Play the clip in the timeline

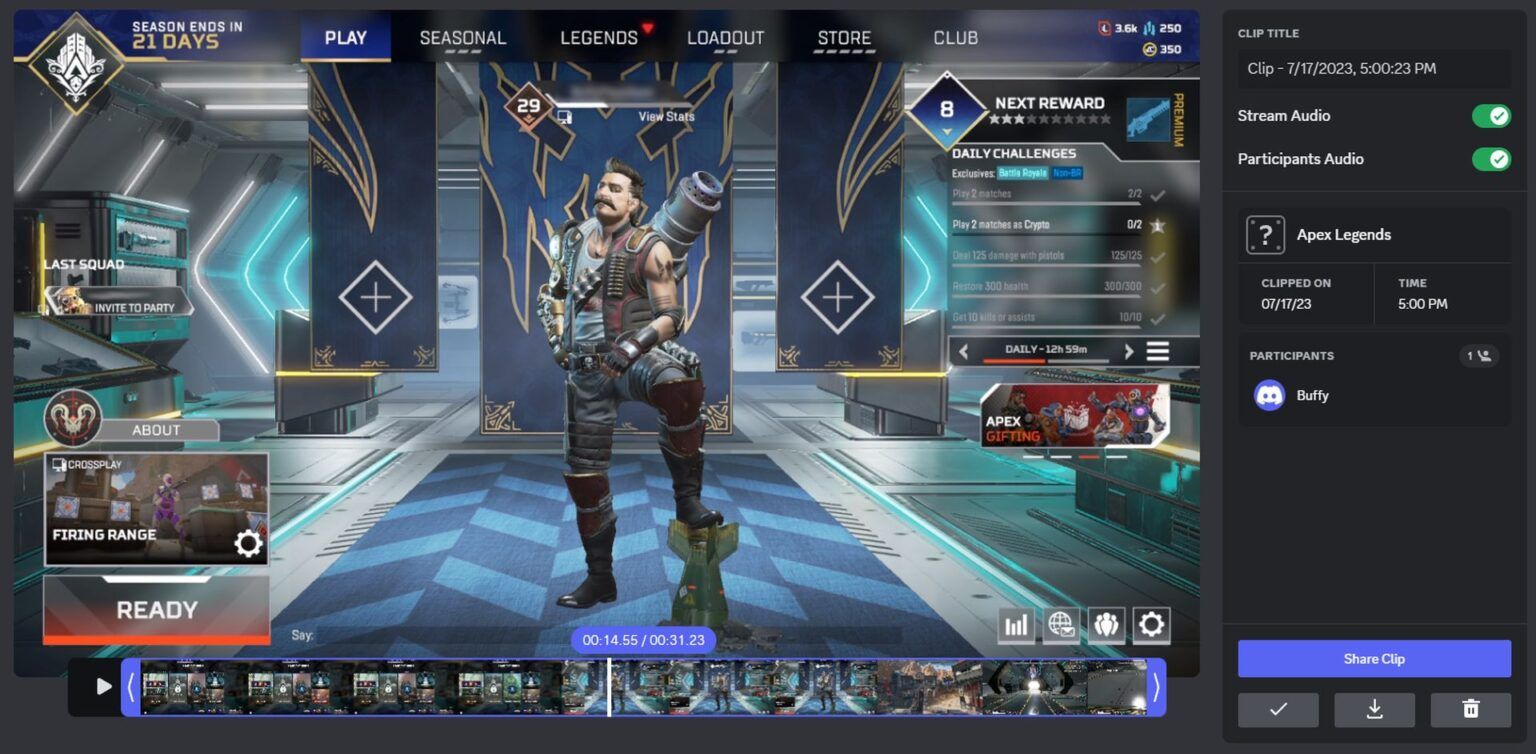104,686
